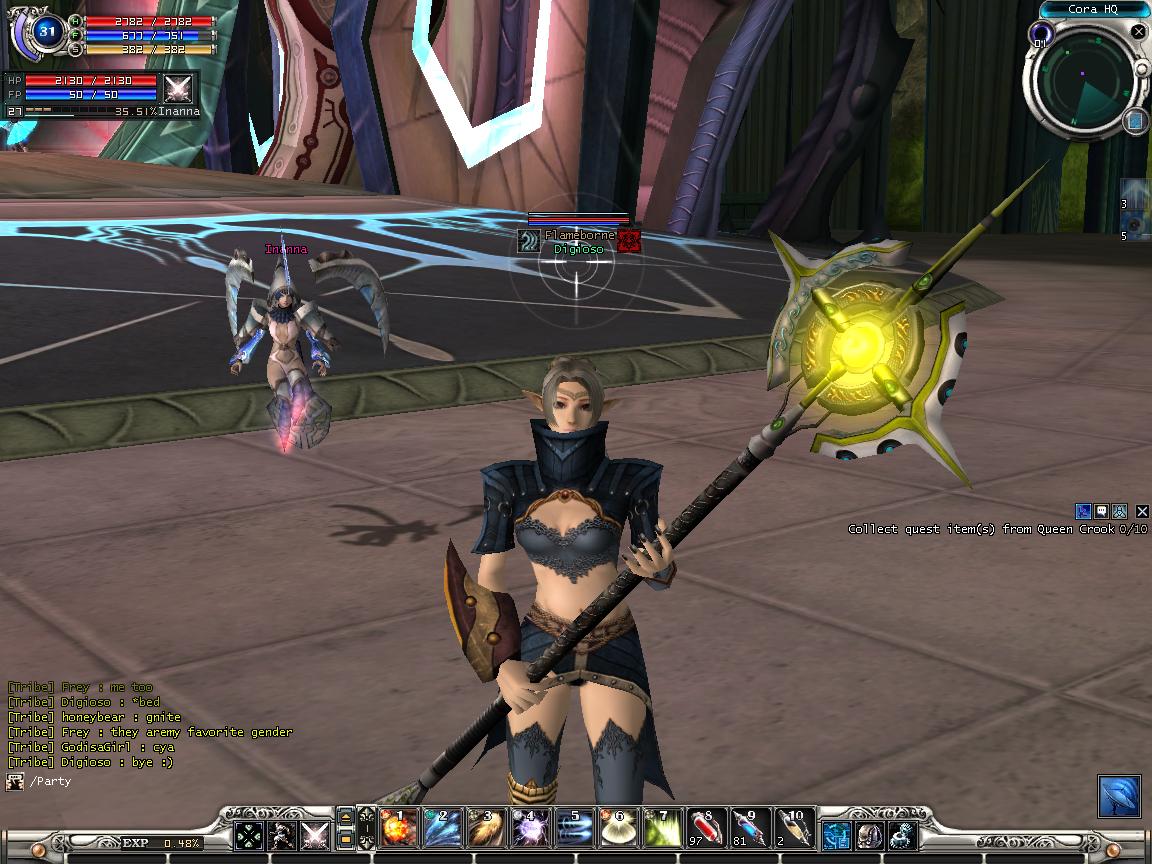
Task: Activate the white burst skill in slot 6
Action: click(619, 830)
